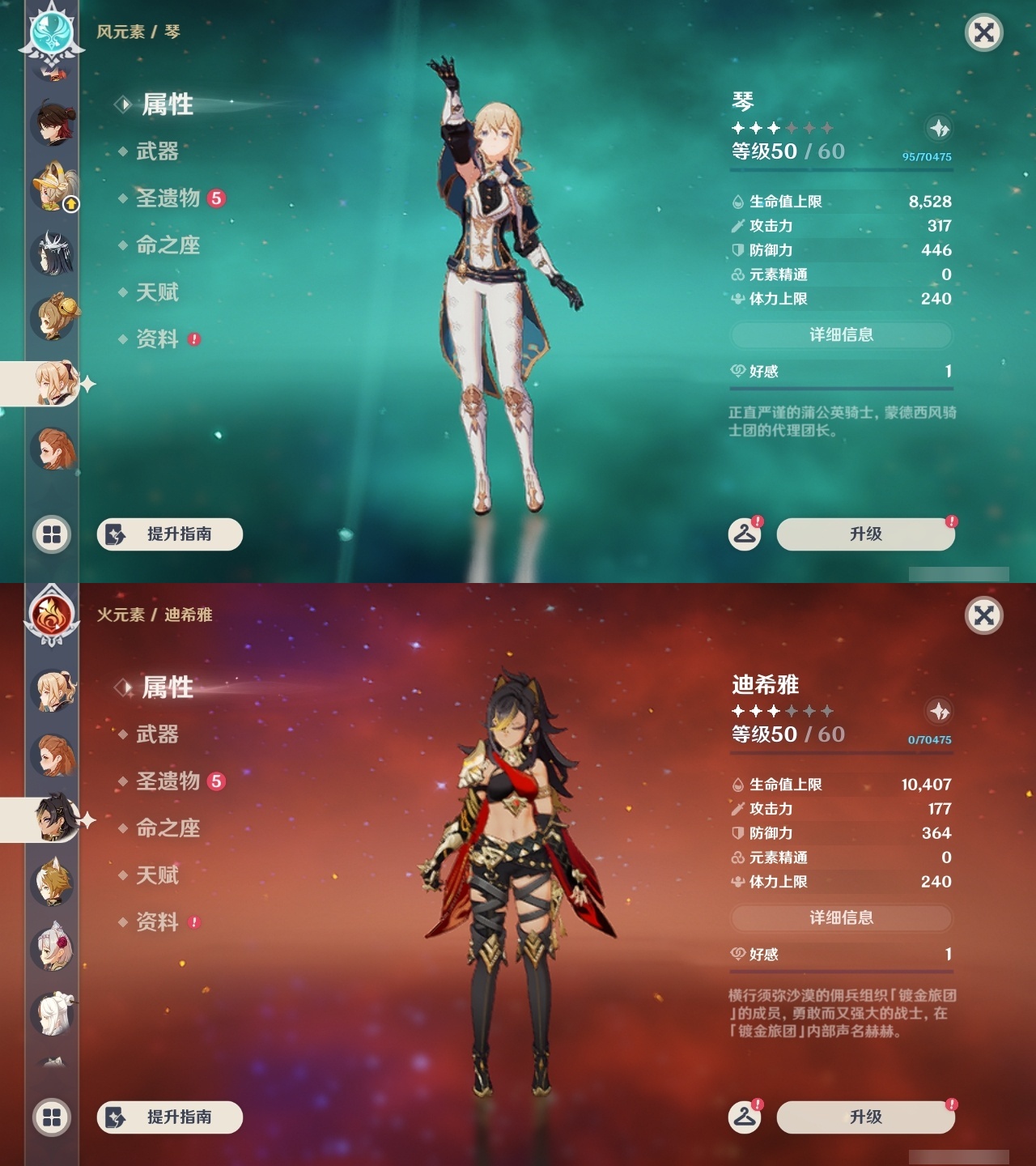Open Dehya's 详细信息 detailed info
The height and width of the screenshot is (1166, 1036).
[842, 919]
